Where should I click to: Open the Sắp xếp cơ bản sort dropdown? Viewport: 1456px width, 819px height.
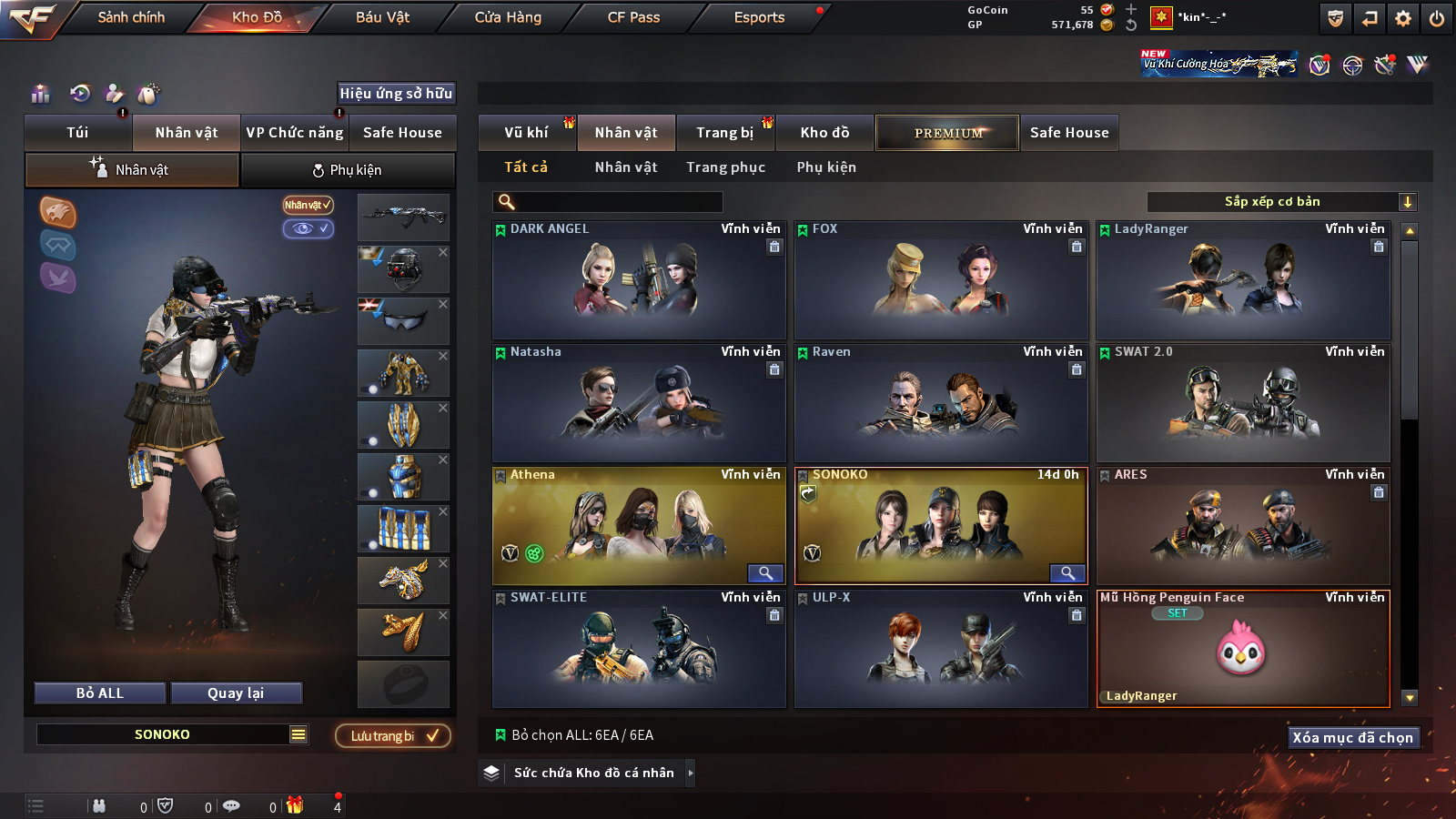[1282, 202]
